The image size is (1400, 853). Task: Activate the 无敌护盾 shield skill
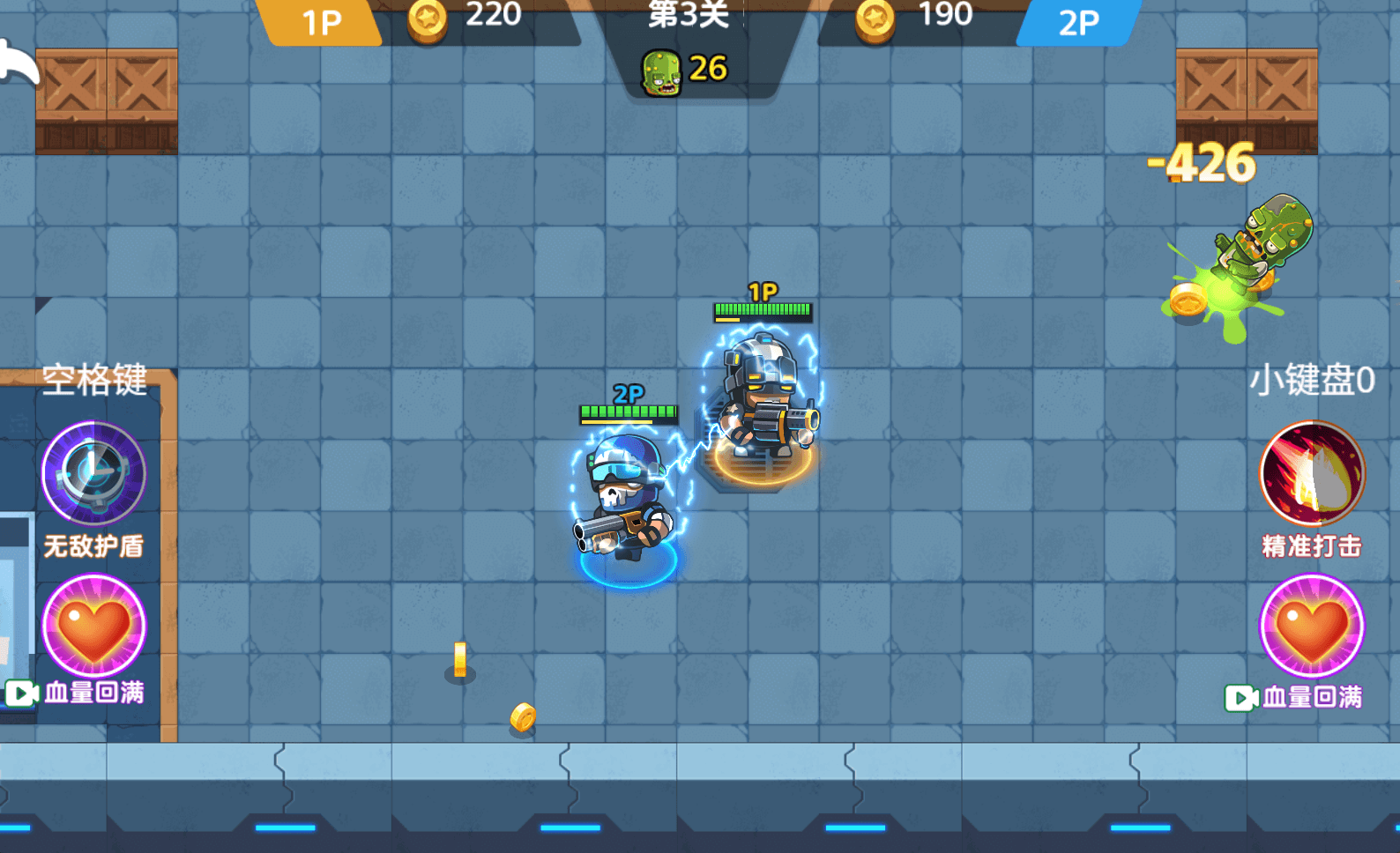coord(93,473)
